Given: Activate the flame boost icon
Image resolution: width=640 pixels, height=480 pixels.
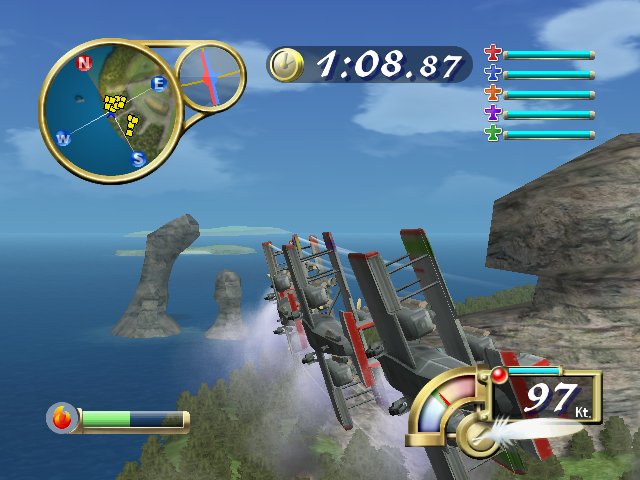Looking at the screenshot, I should pos(63,418).
